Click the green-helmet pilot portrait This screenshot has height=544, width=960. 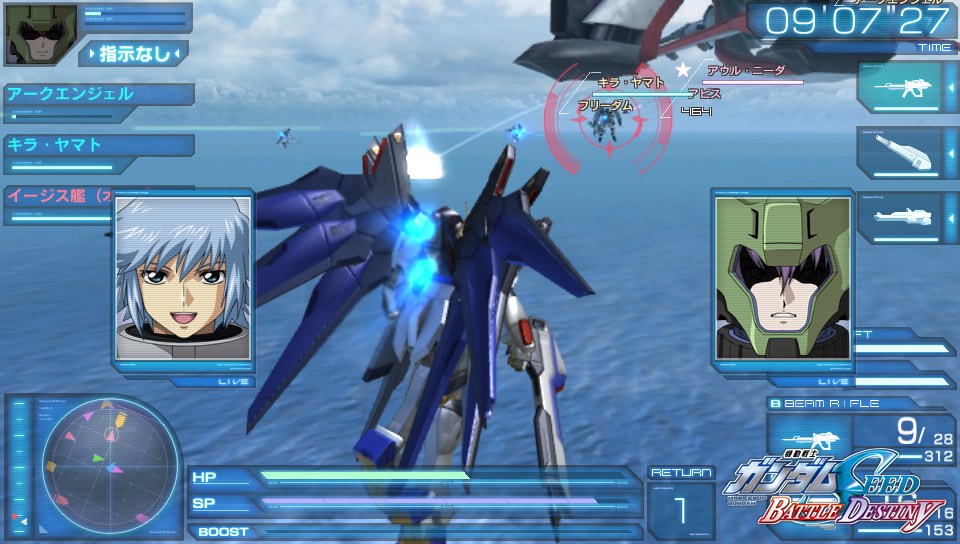782,277
